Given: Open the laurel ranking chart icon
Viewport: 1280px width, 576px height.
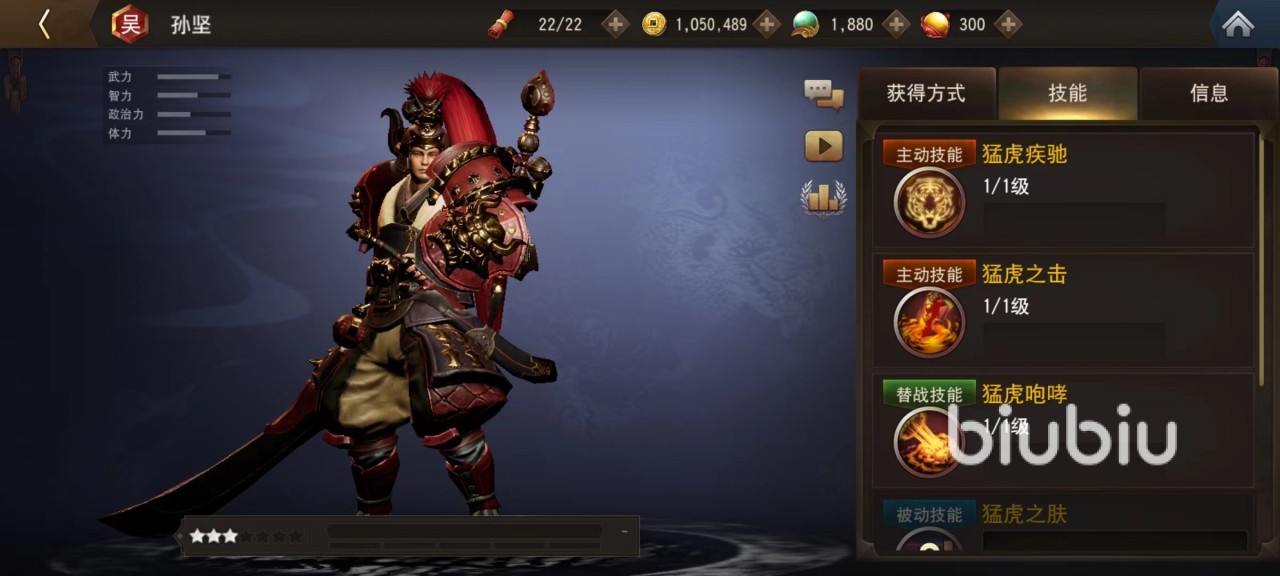Looking at the screenshot, I should (x=824, y=197).
